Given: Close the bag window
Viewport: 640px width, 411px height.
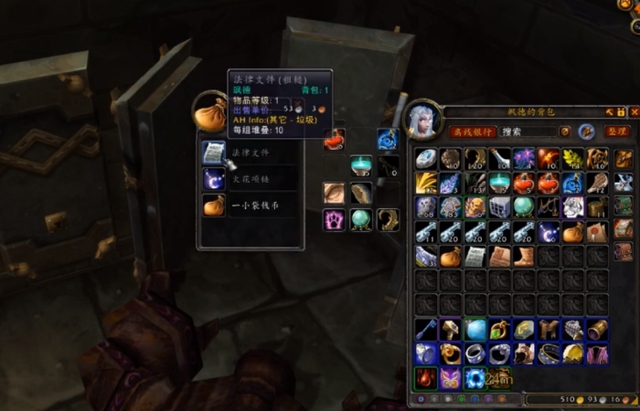Looking at the screenshot, I should coord(633,111).
